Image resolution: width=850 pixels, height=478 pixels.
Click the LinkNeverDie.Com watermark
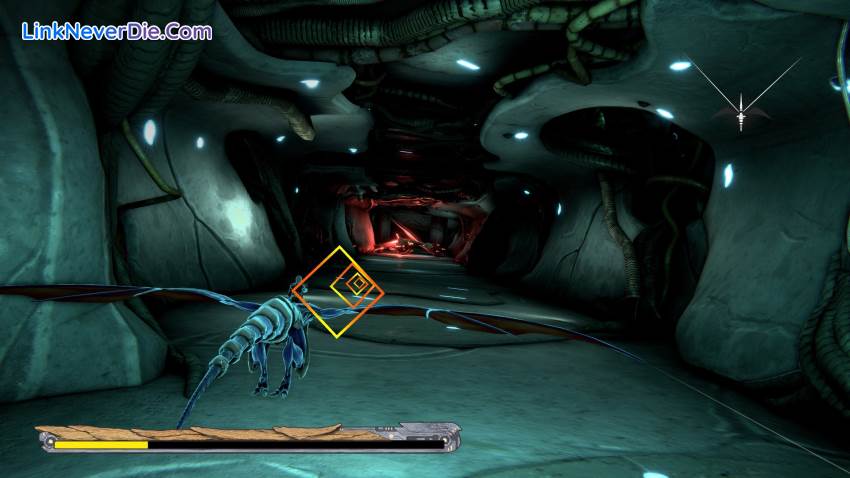pos(116,31)
